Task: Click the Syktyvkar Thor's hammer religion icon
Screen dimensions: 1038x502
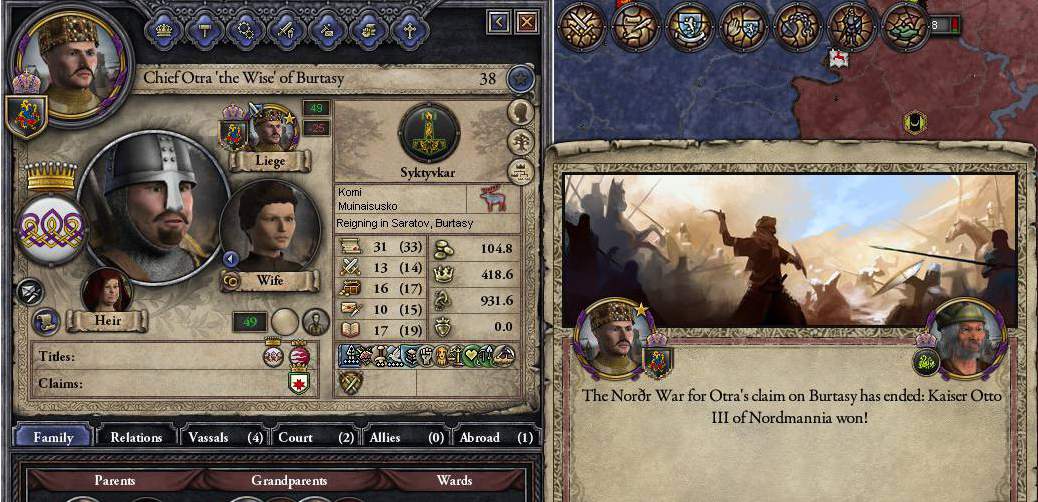Action: [429, 133]
